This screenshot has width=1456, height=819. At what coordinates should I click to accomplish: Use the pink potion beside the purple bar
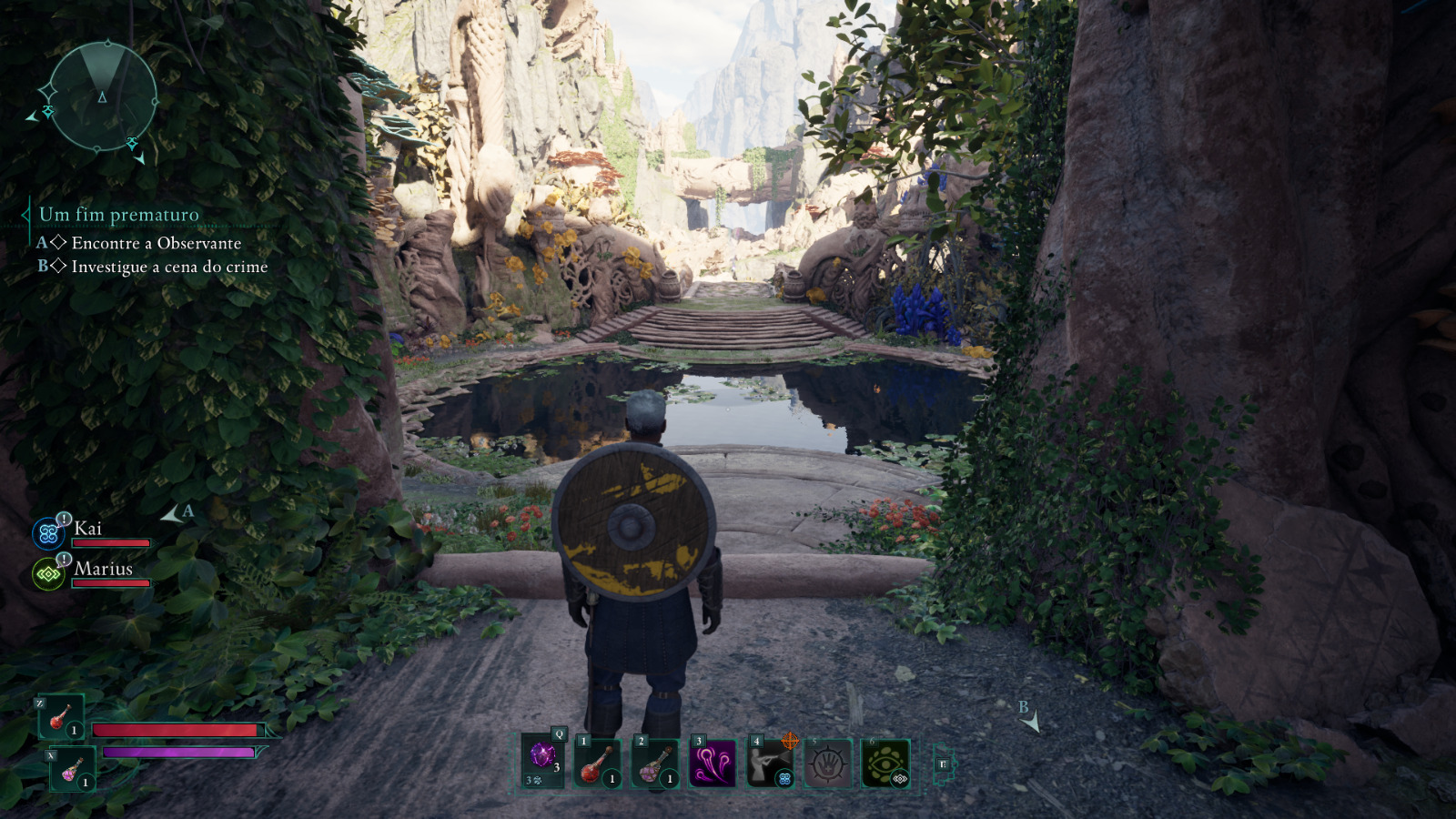coord(72,770)
